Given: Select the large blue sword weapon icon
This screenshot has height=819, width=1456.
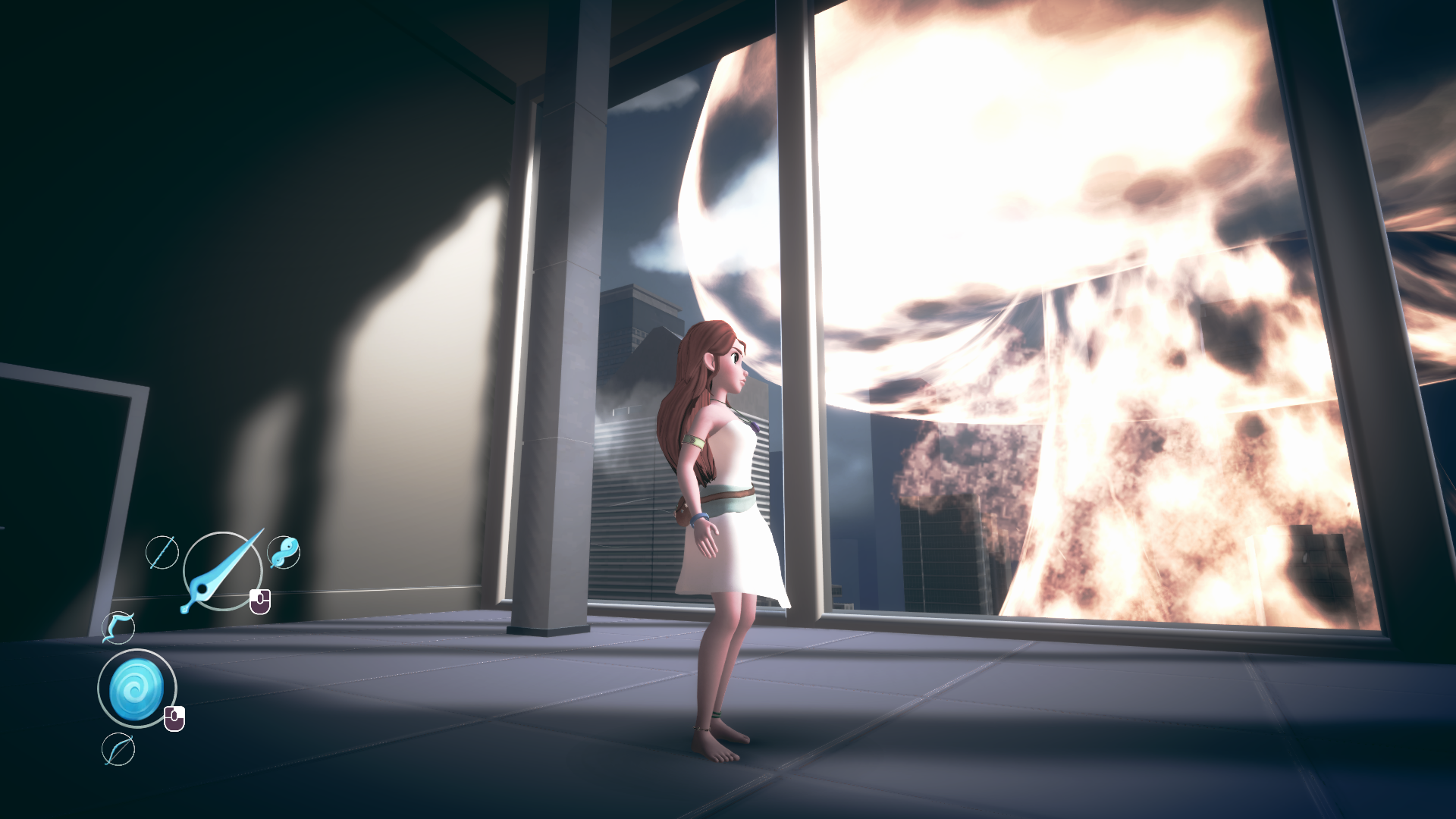Looking at the screenshot, I should click(221, 571).
